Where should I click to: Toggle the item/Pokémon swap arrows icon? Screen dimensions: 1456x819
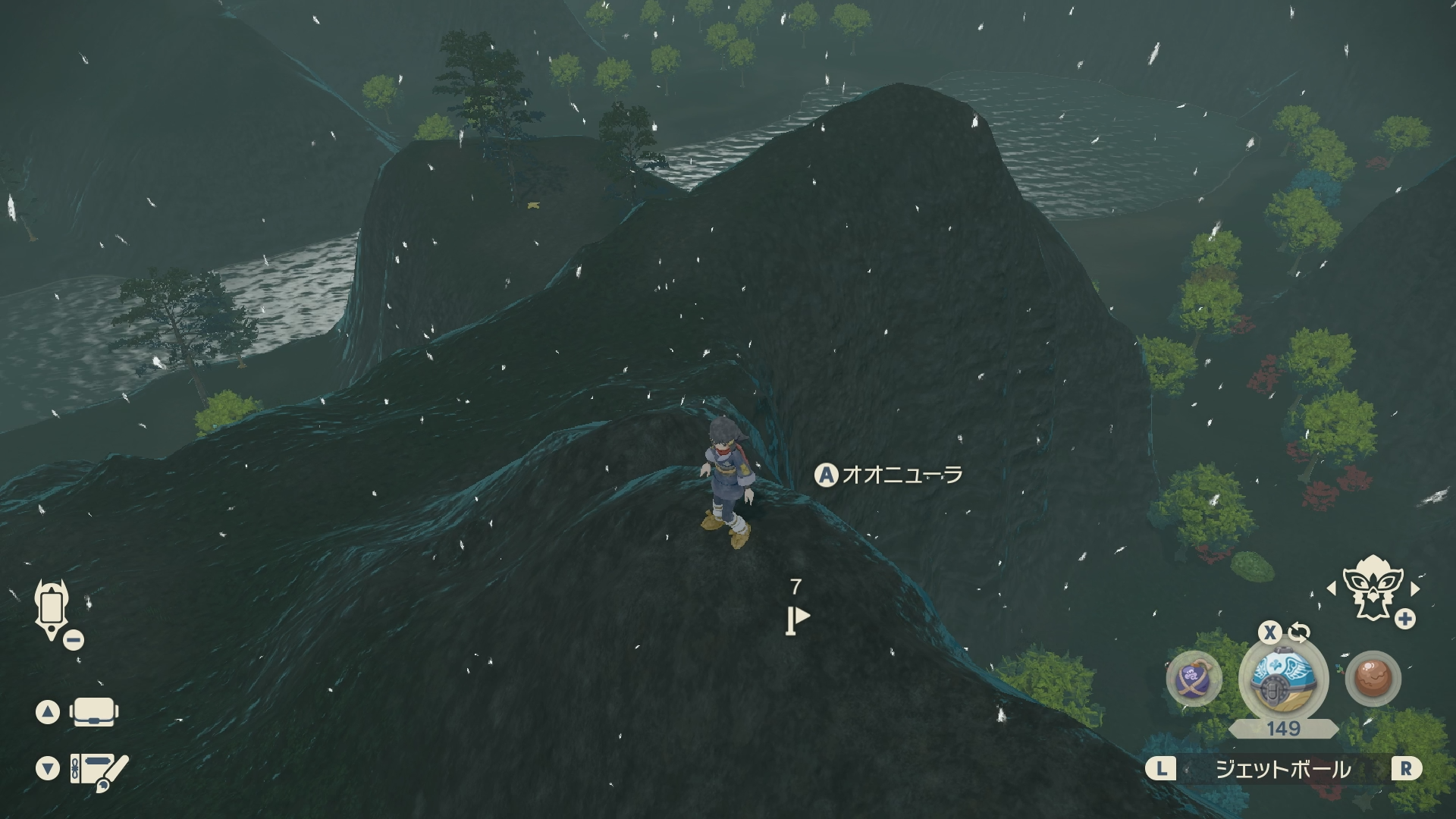coord(1299,632)
